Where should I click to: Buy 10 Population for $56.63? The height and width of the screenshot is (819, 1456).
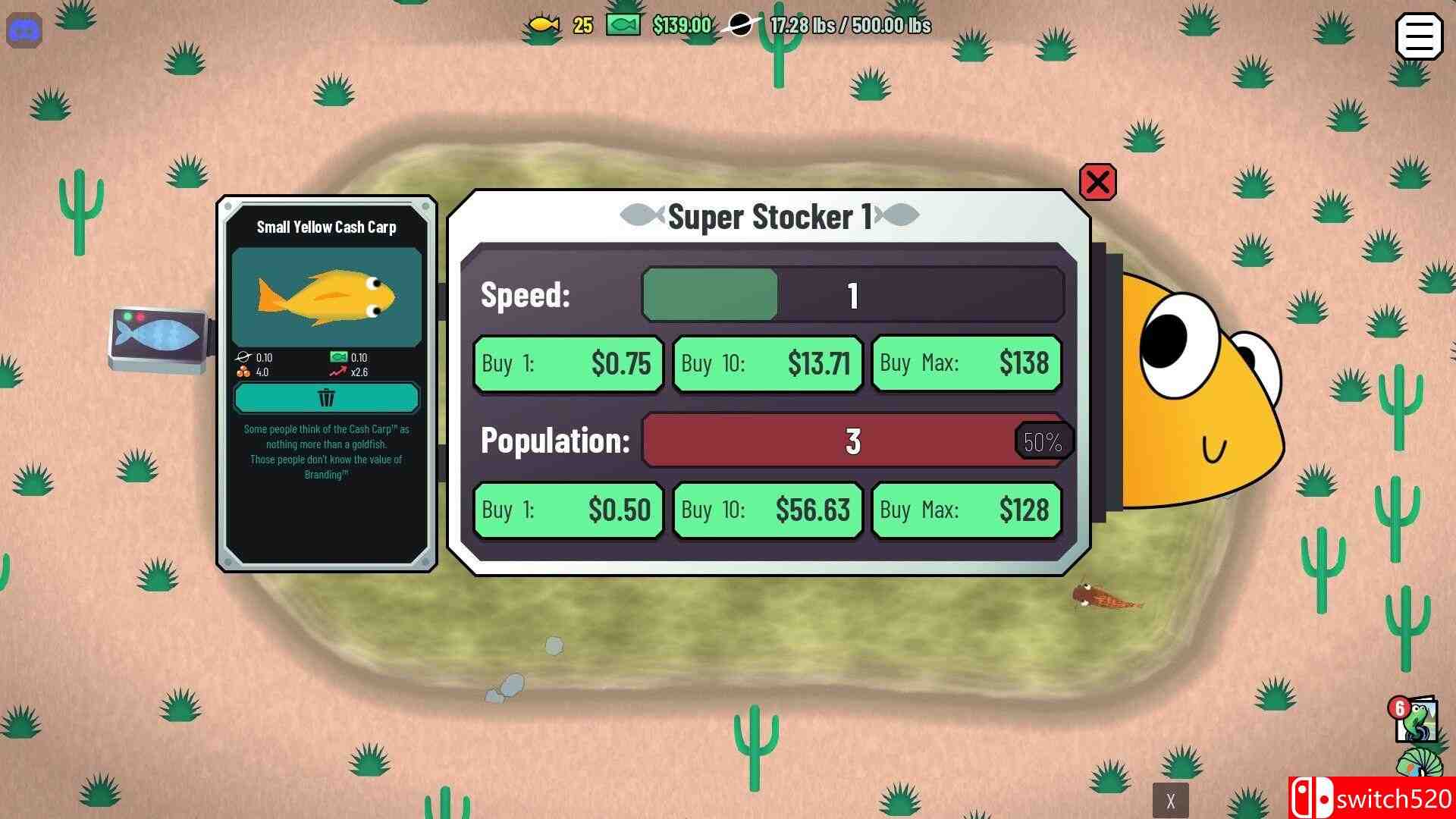click(767, 510)
